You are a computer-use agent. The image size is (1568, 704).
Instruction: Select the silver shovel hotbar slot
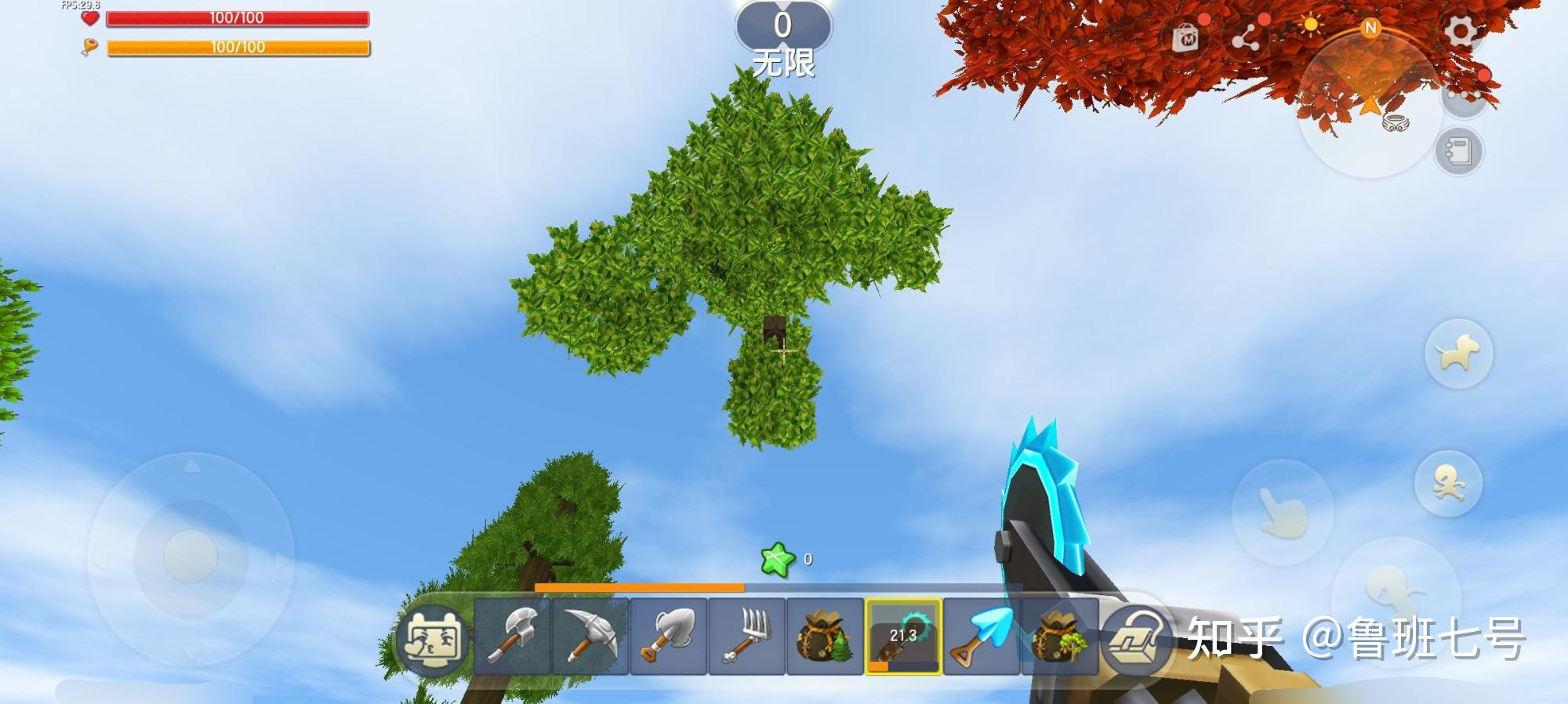tap(669, 636)
